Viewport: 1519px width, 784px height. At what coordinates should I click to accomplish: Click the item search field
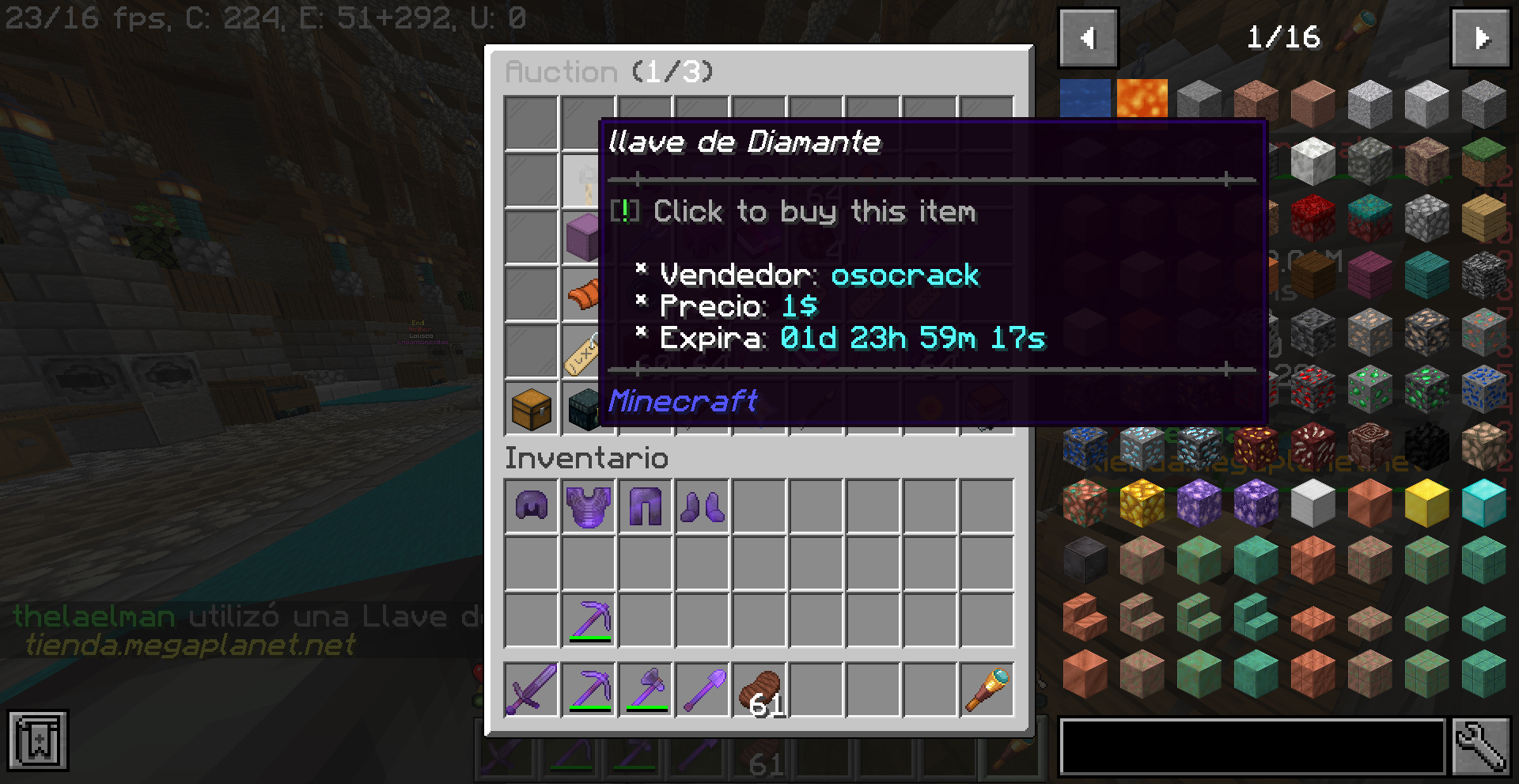click(1251, 746)
